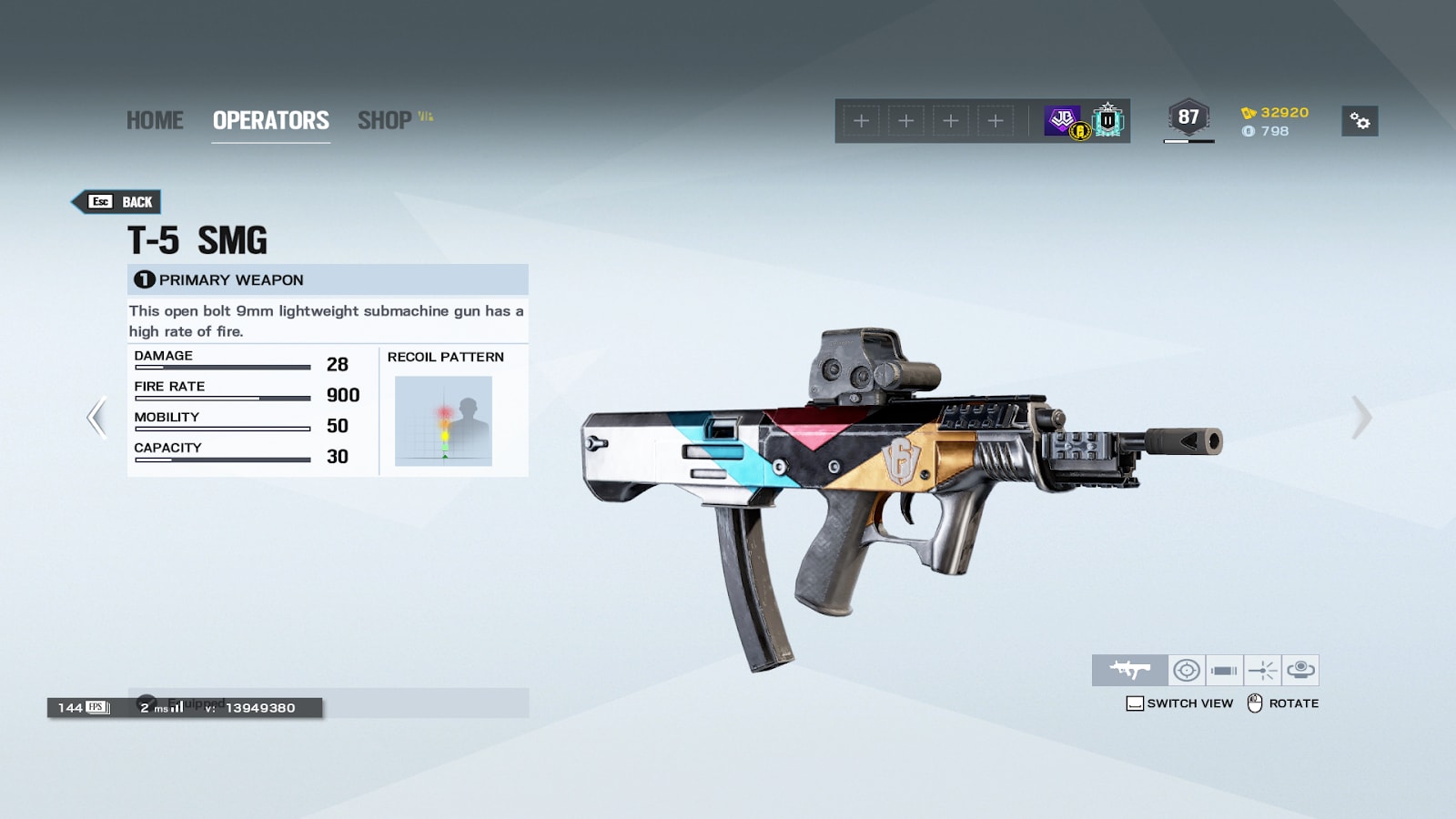The width and height of the screenshot is (1456, 819).
Task: Open the barrel attachment icon
Action: (1224, 671)
